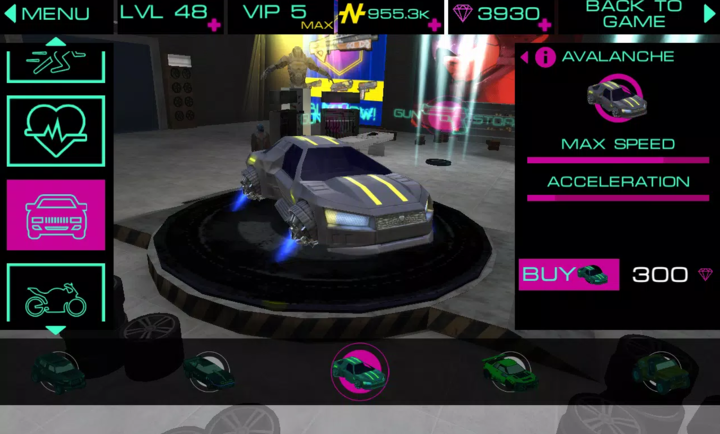Buy the Avalanche car for 300 gems
Screen dimensions: 720x434
[568, 274]
